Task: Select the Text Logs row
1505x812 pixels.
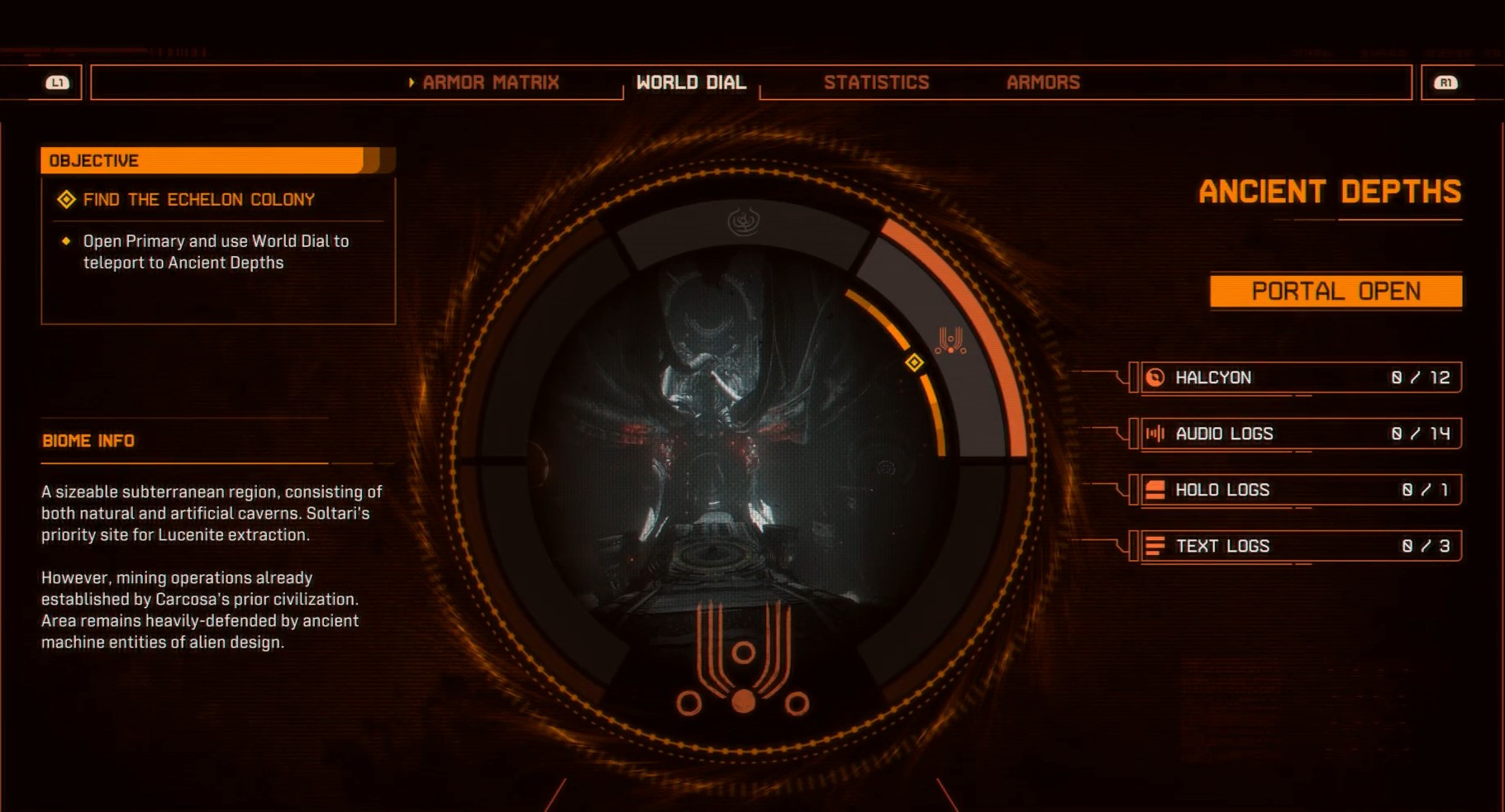Action: click(x=1300, y=546)
